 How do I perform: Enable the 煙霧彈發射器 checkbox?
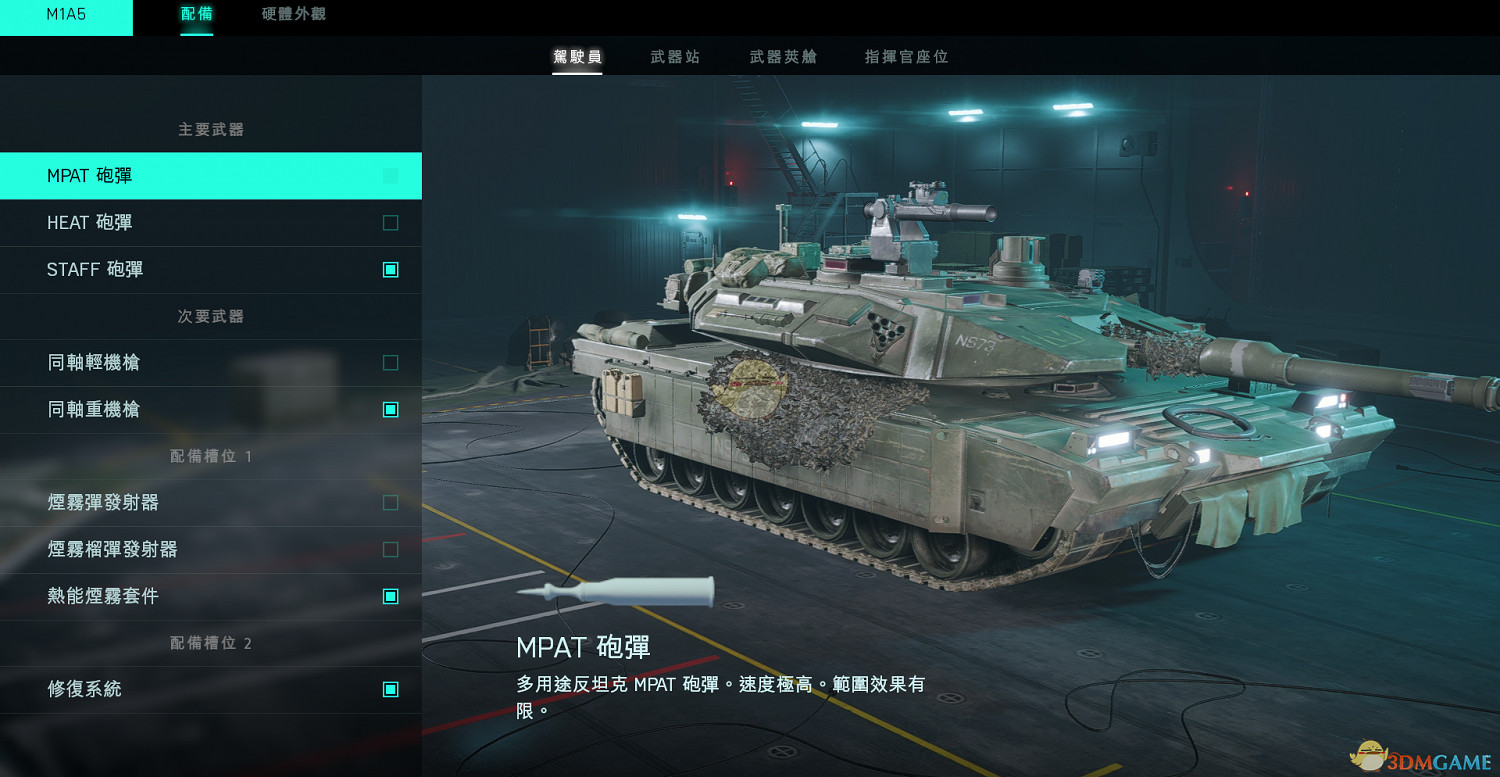[389, 502]
